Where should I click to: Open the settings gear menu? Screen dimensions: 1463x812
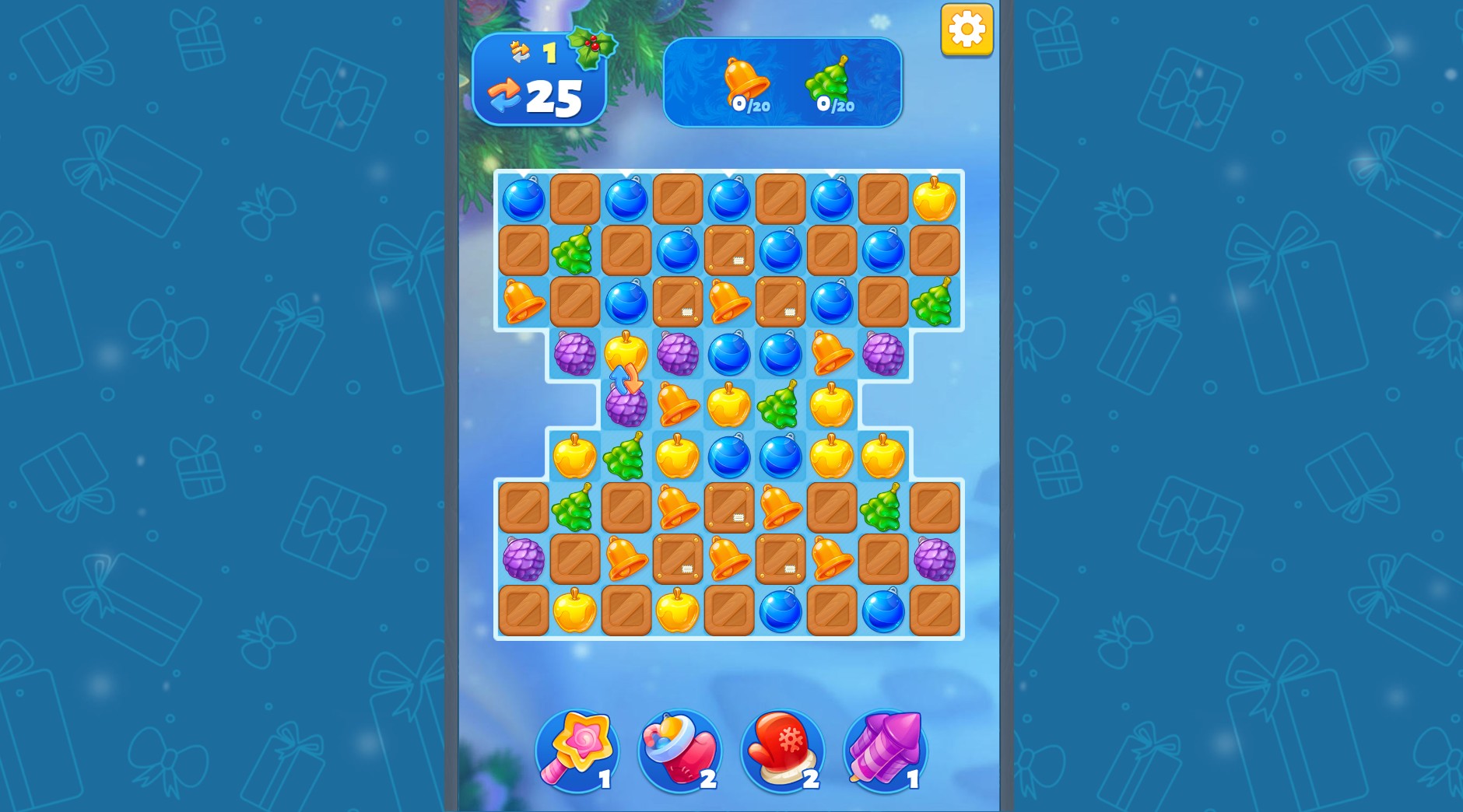967,29
